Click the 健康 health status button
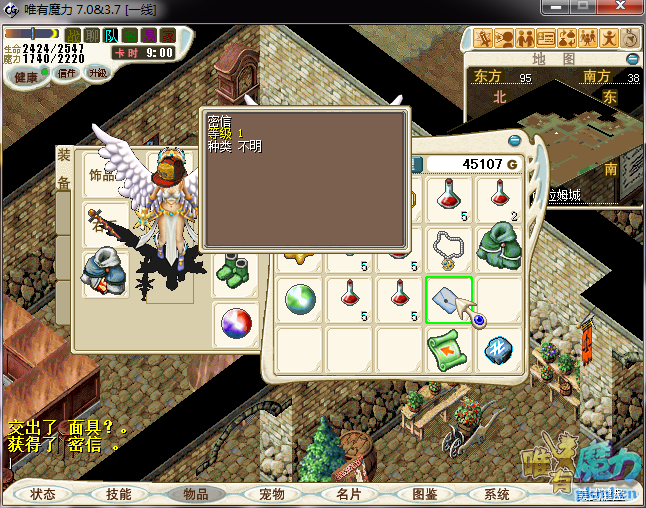Screen dimensions: 646x508 tap(26, 77)
